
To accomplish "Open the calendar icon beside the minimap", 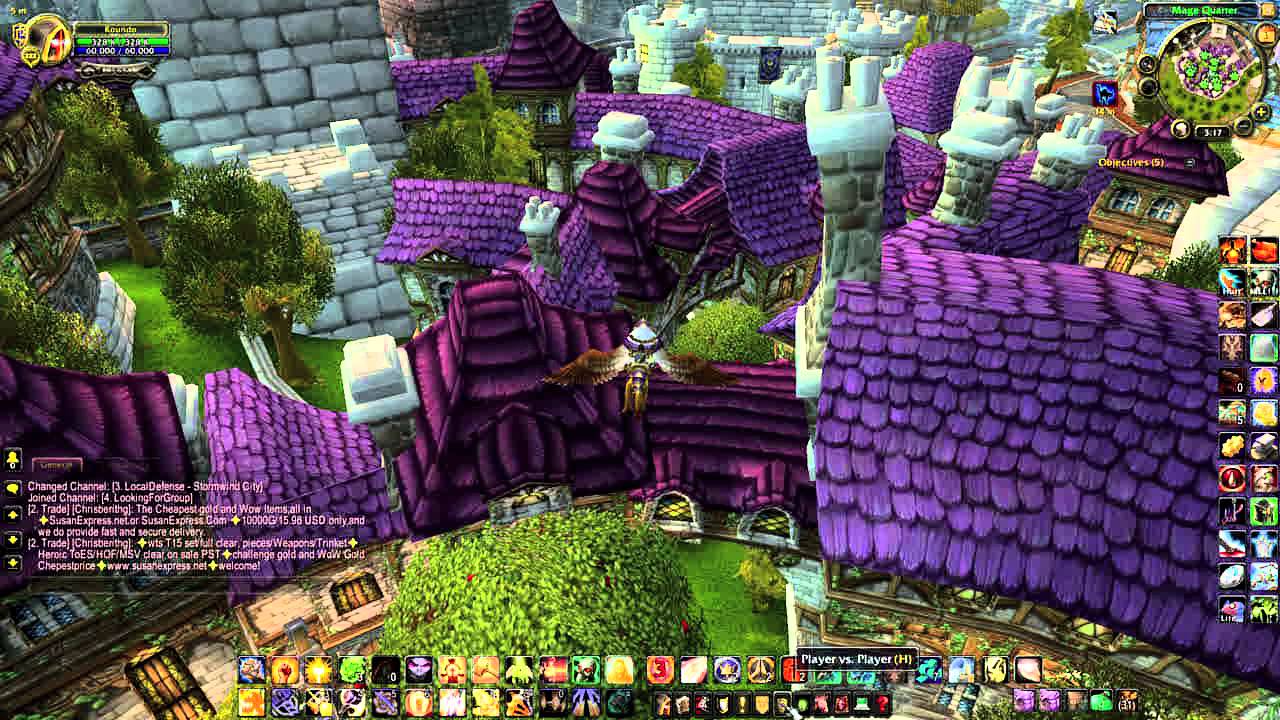I will click(1265, 35).
